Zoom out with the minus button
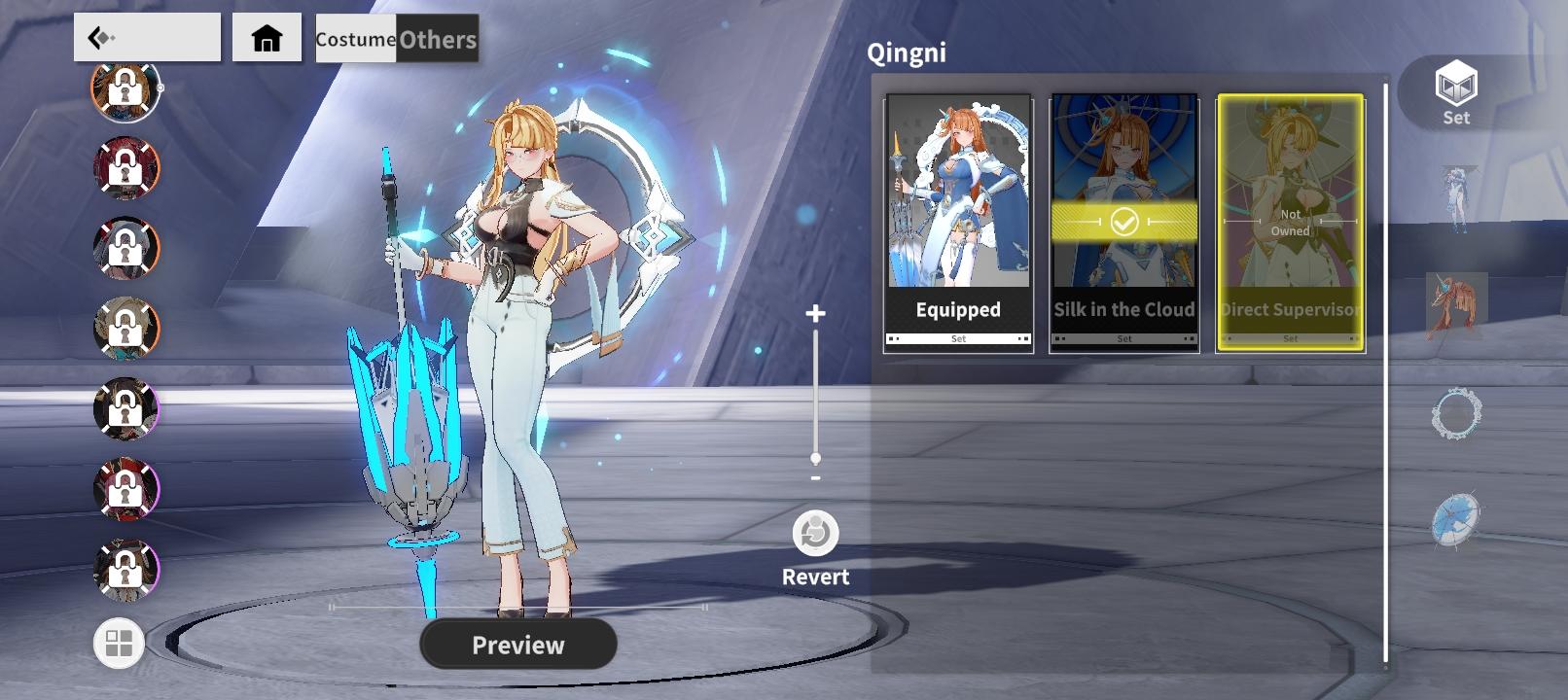The image size is (1568, 700). pos(815,478)
